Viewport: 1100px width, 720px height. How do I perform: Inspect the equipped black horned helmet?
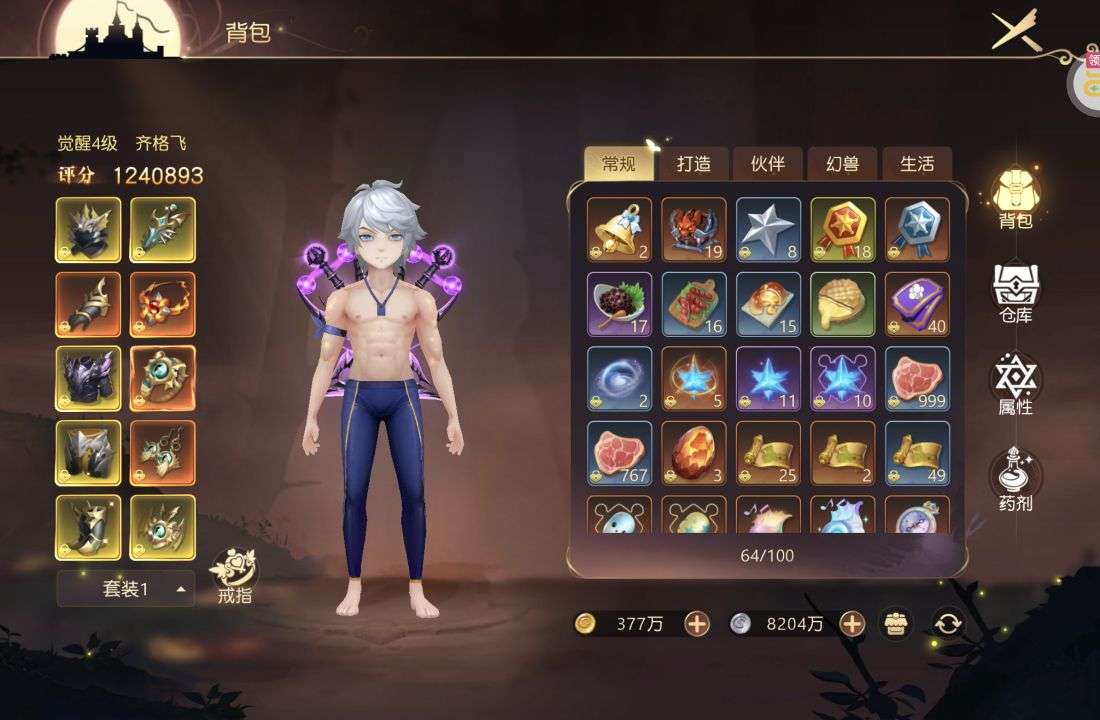[x=88, y=230]
